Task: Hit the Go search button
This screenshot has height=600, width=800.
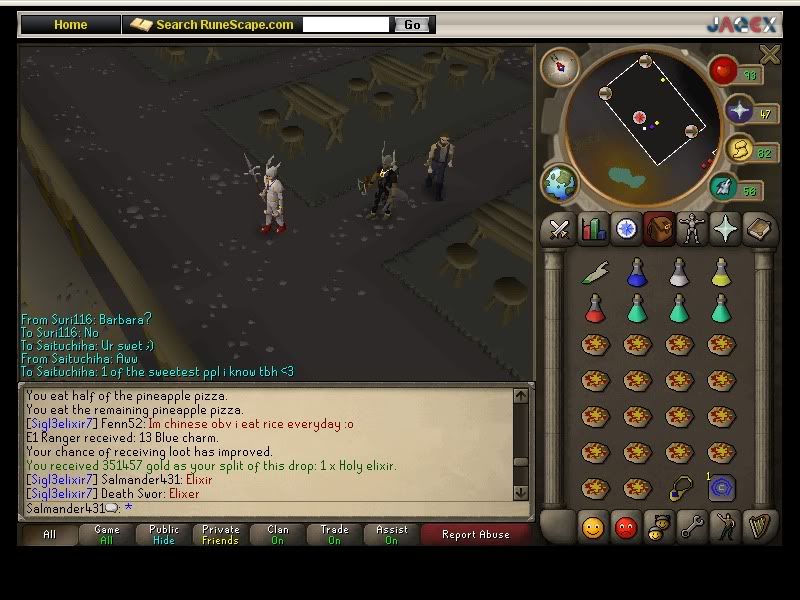Action: tap(412, 25)
